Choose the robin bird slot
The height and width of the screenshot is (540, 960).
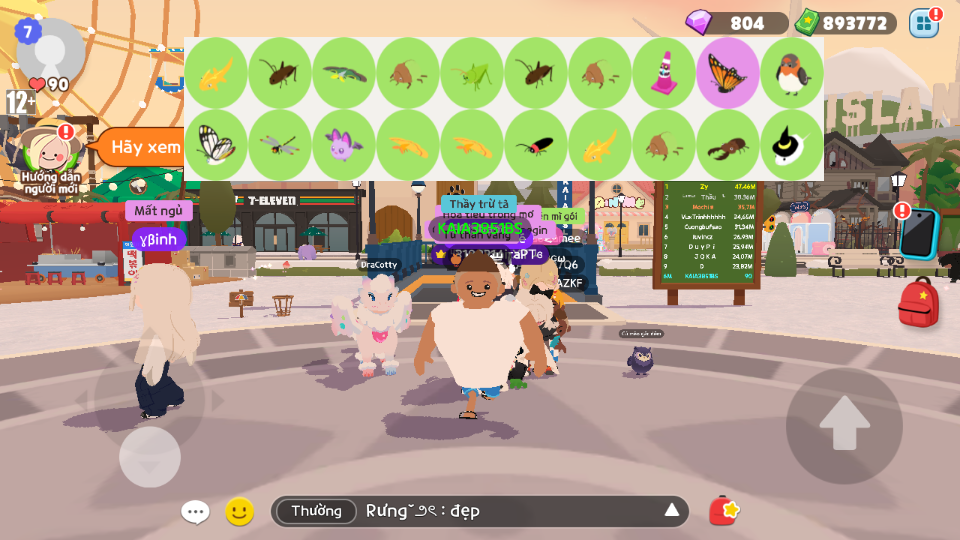click(x=792, y=73)
